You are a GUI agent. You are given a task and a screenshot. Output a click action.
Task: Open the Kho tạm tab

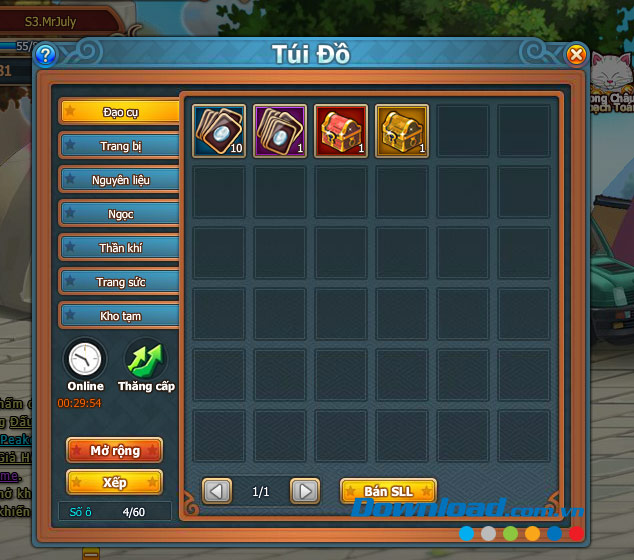120,316
